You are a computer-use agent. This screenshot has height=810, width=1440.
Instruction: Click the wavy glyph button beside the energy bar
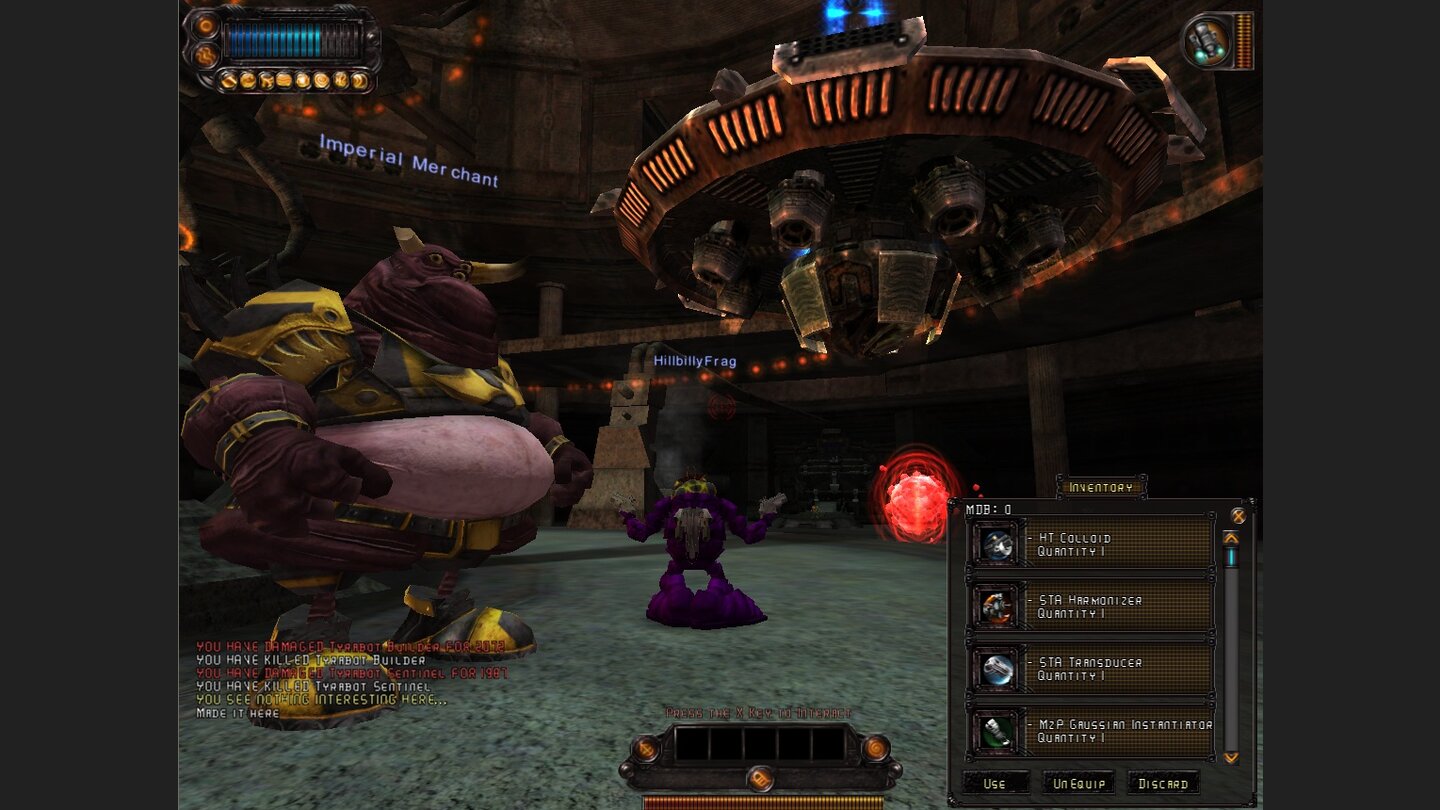coord(207,56)
